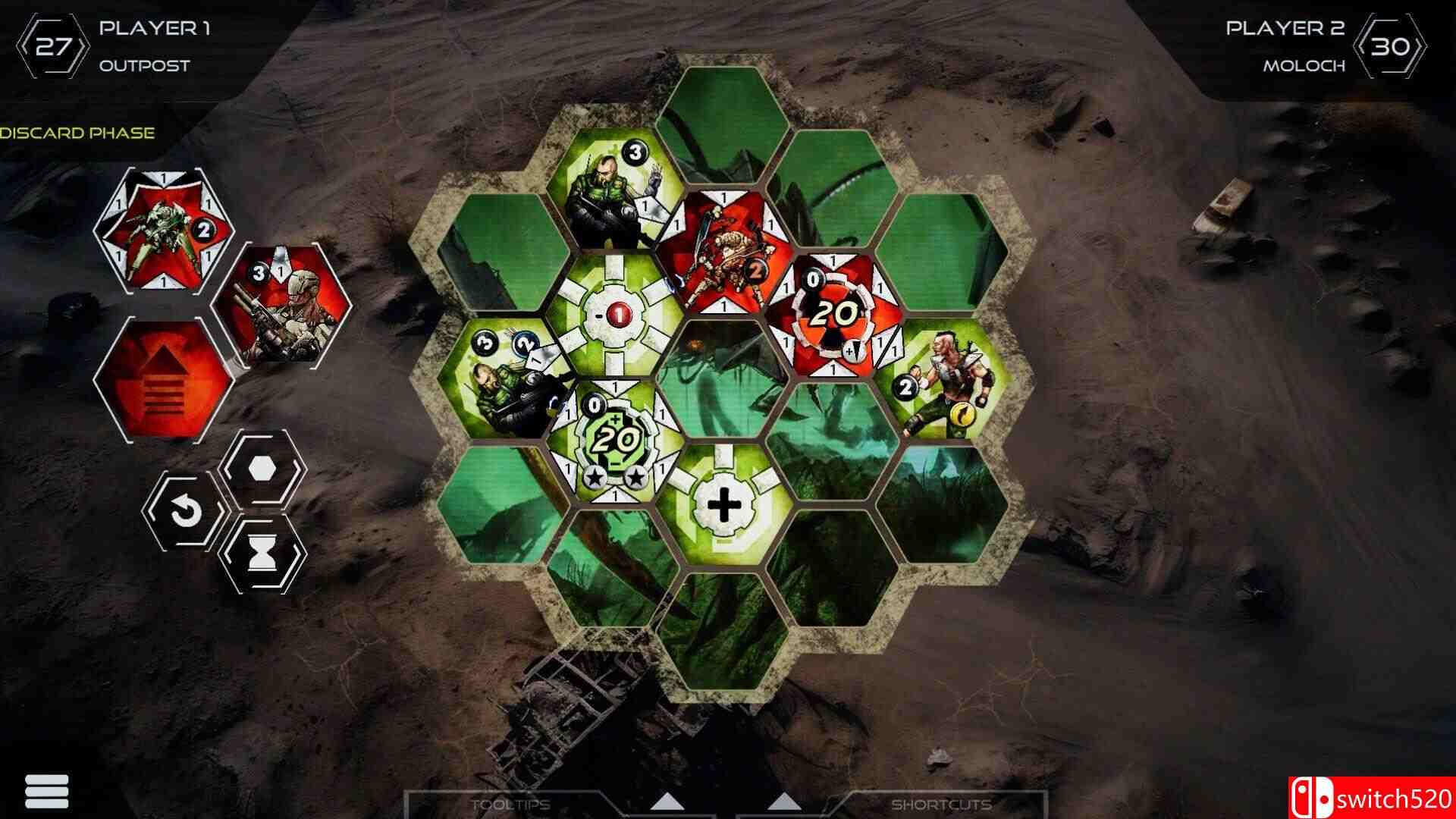This screenshot has height=819, width=1456.
Task: Select the green Outpost headquarters tile showing 20
Action: pyautogui.click(x=614, y=440)
